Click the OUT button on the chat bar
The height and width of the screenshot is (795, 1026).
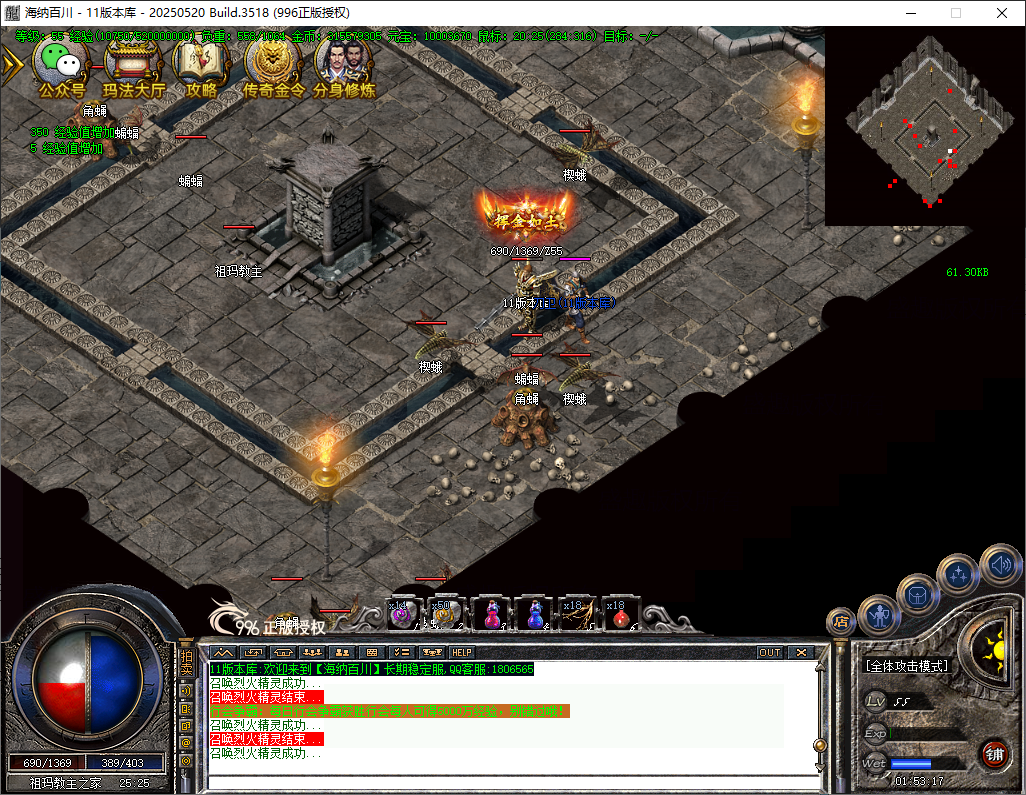point(769,652)
